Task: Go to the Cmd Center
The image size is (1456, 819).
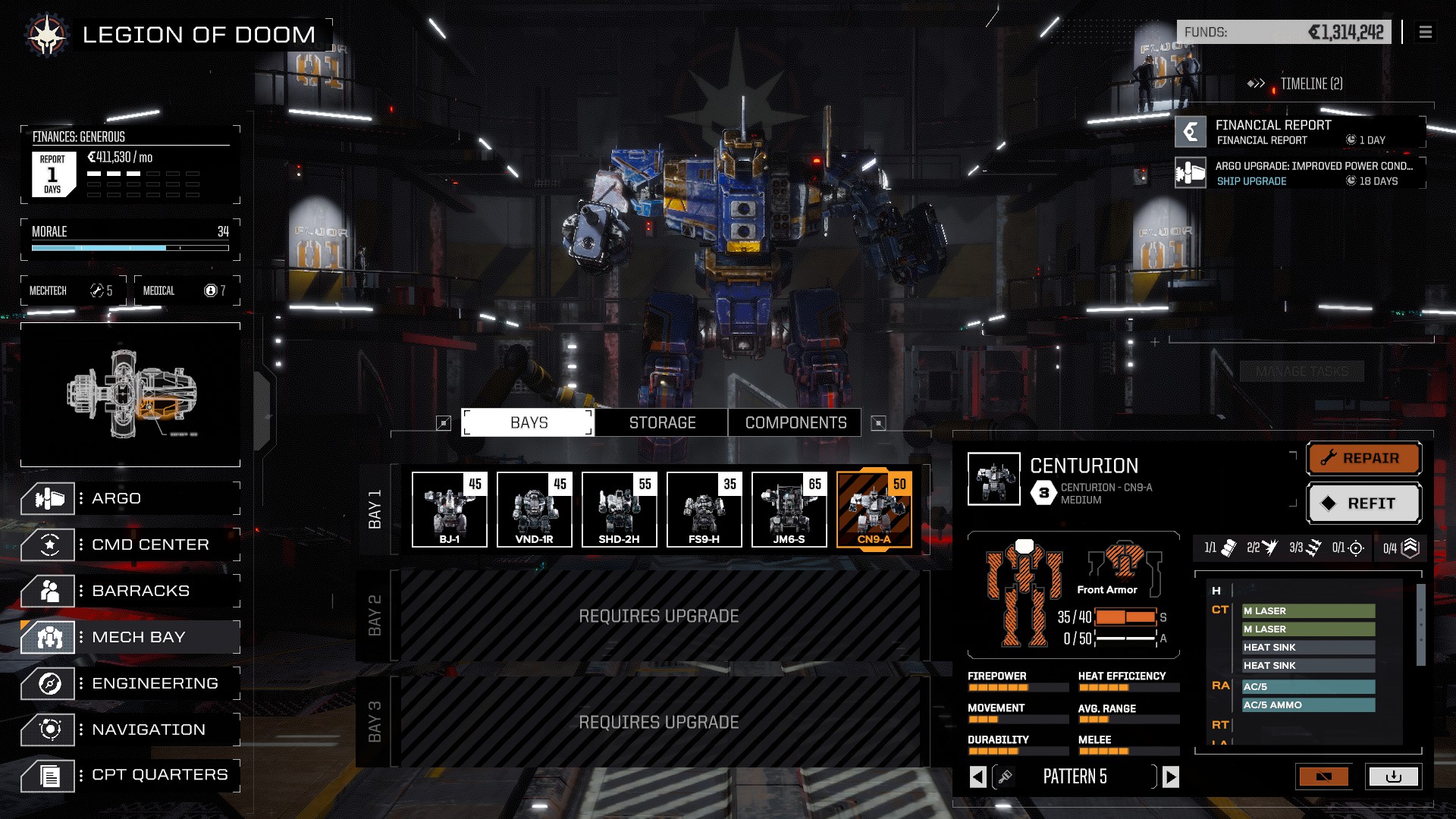Action: click(129, 544)
